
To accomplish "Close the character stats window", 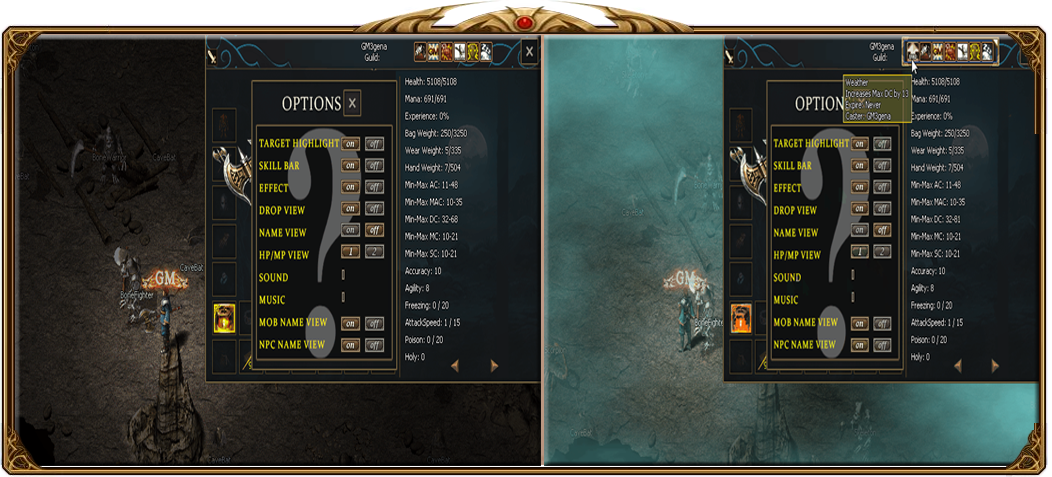I will [x=529, y=52].
